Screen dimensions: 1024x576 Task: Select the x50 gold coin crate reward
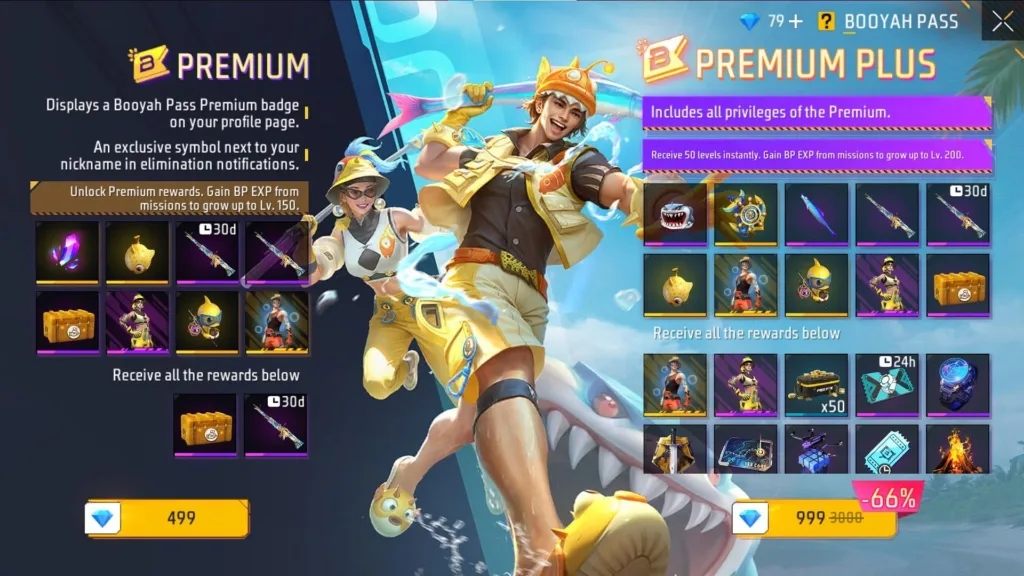point(816,384)
